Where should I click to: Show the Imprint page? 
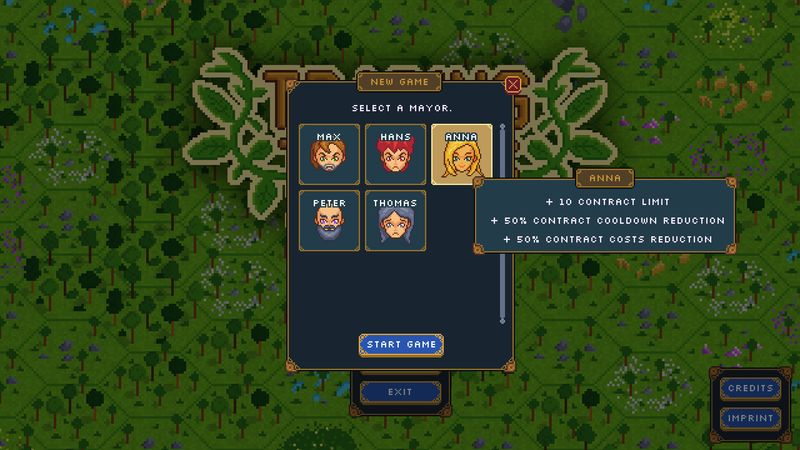(x=750, y=418)
